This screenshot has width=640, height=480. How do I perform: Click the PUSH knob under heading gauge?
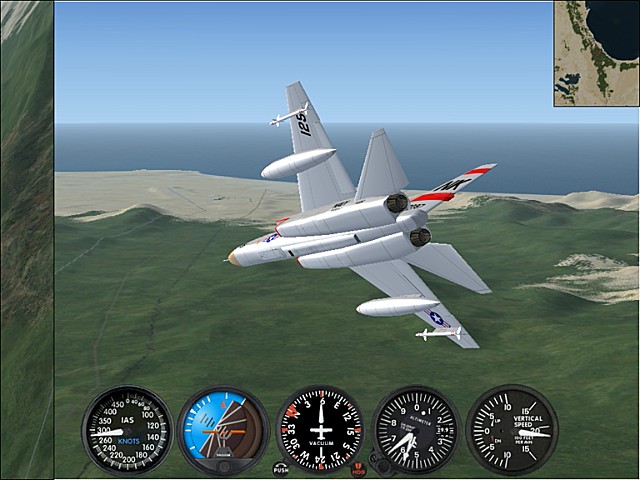(281, 468)
